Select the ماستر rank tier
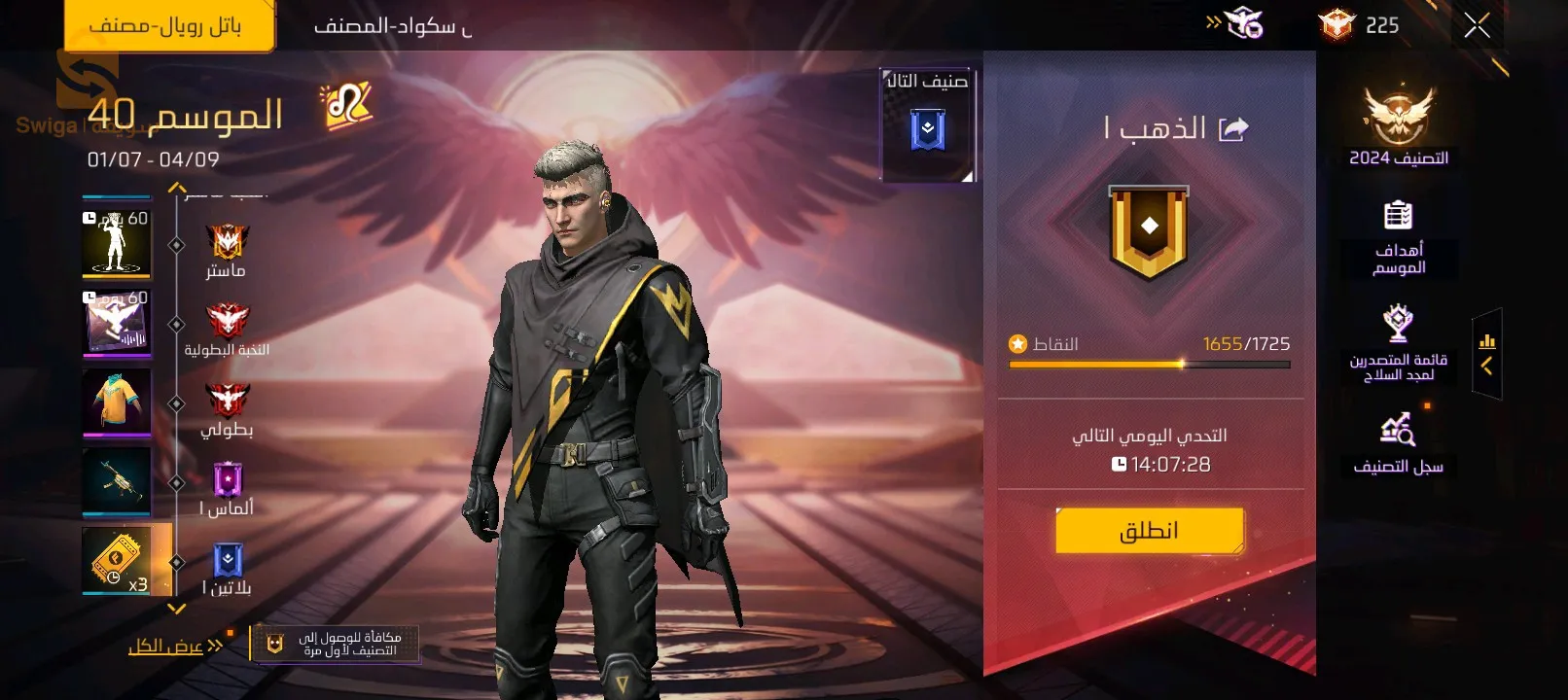 (x=227, y=252)
